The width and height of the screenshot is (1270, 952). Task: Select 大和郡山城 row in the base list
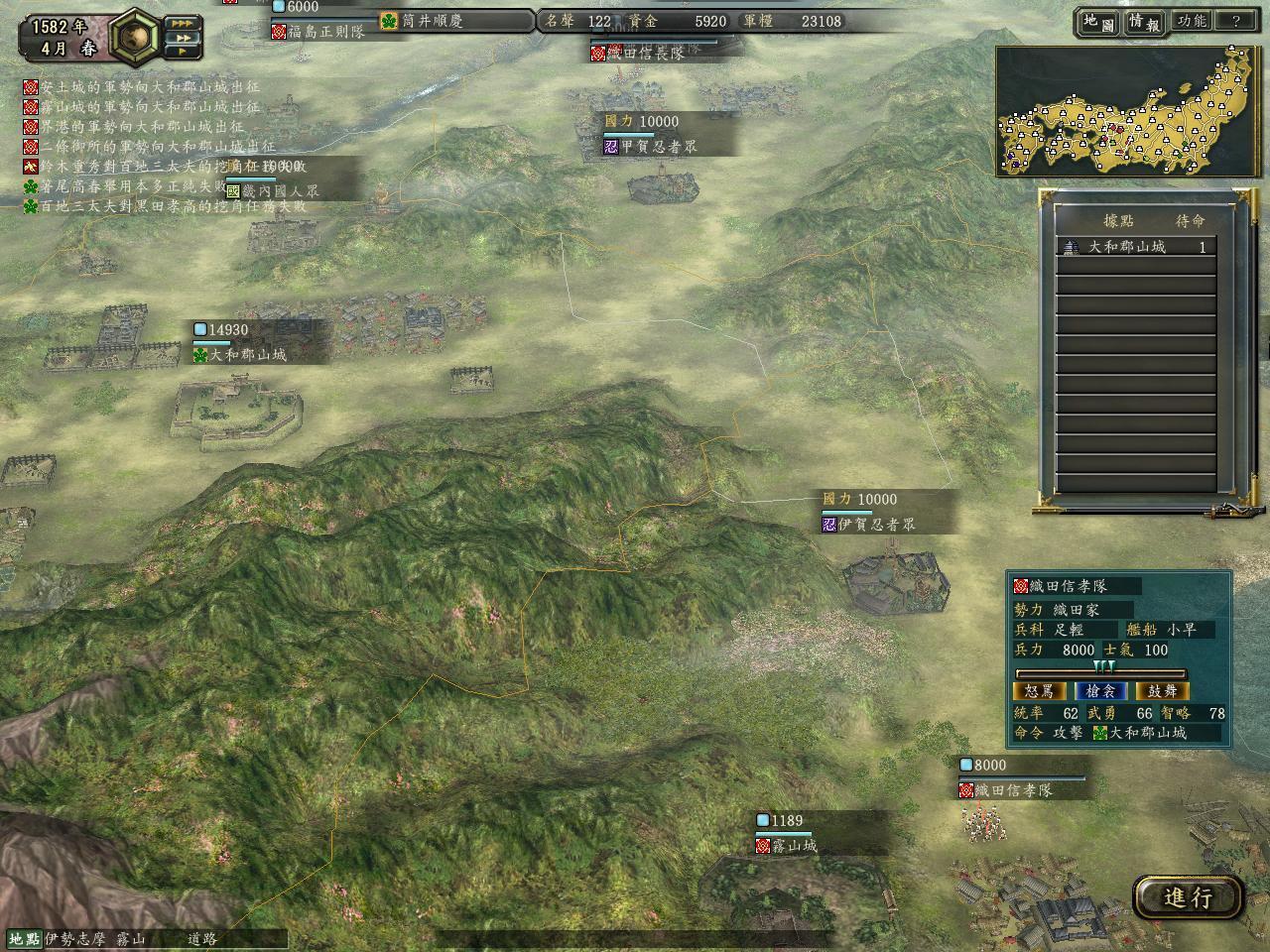(1135, 247)
